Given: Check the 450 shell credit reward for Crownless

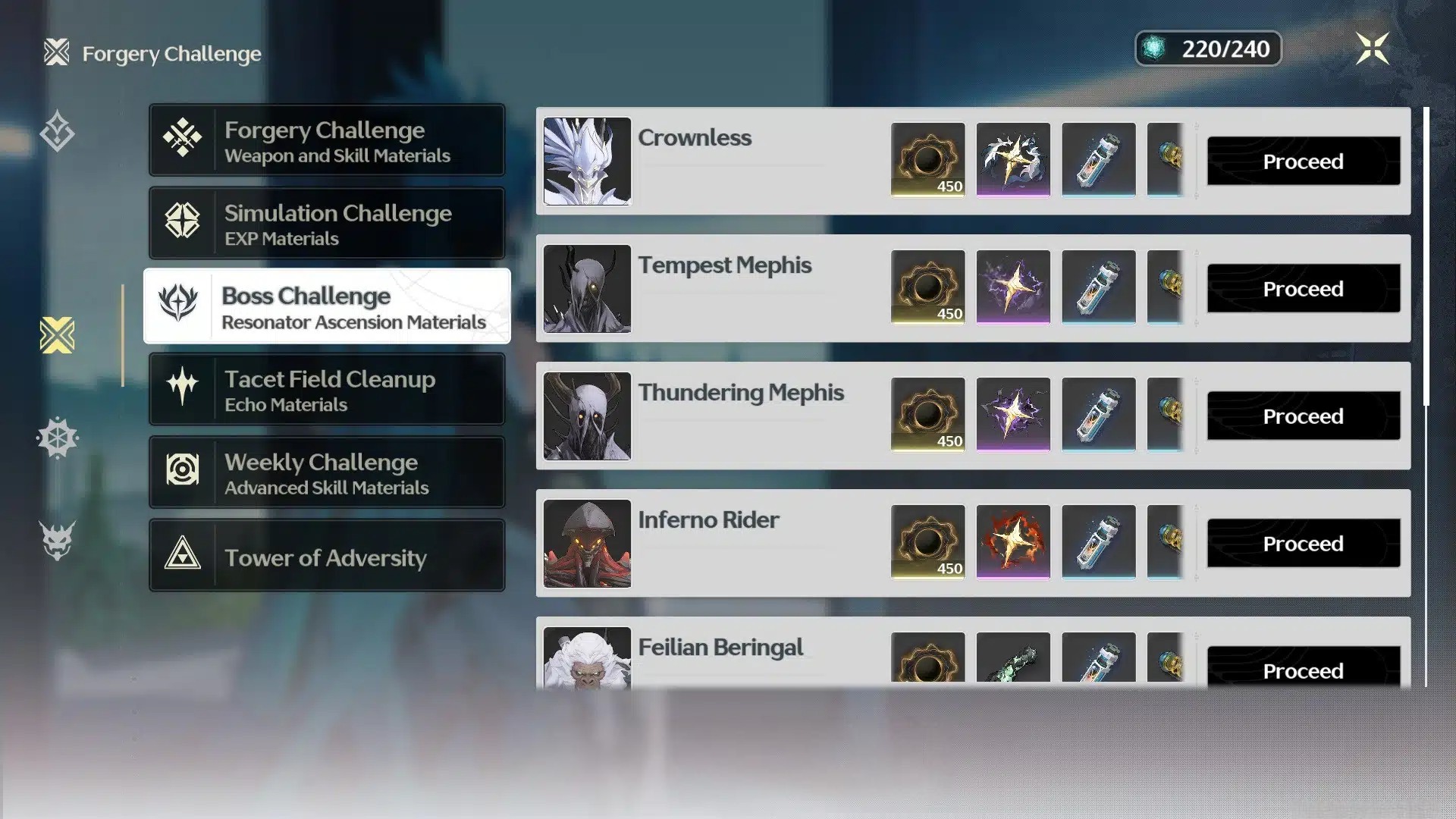Looking at the screenshot, I should tap(927, 160).
